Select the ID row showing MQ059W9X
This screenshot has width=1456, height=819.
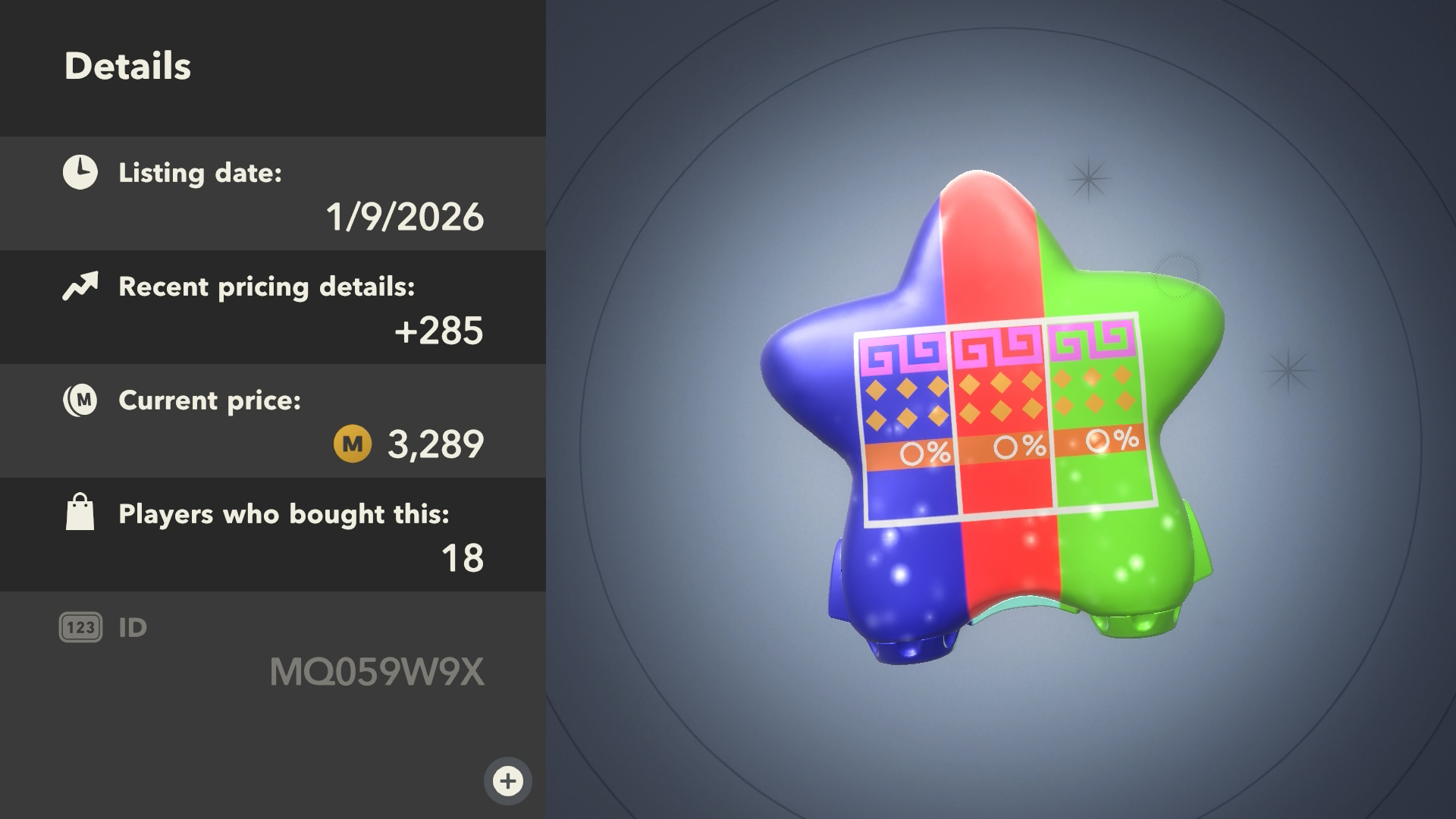[x=273, y=650]
